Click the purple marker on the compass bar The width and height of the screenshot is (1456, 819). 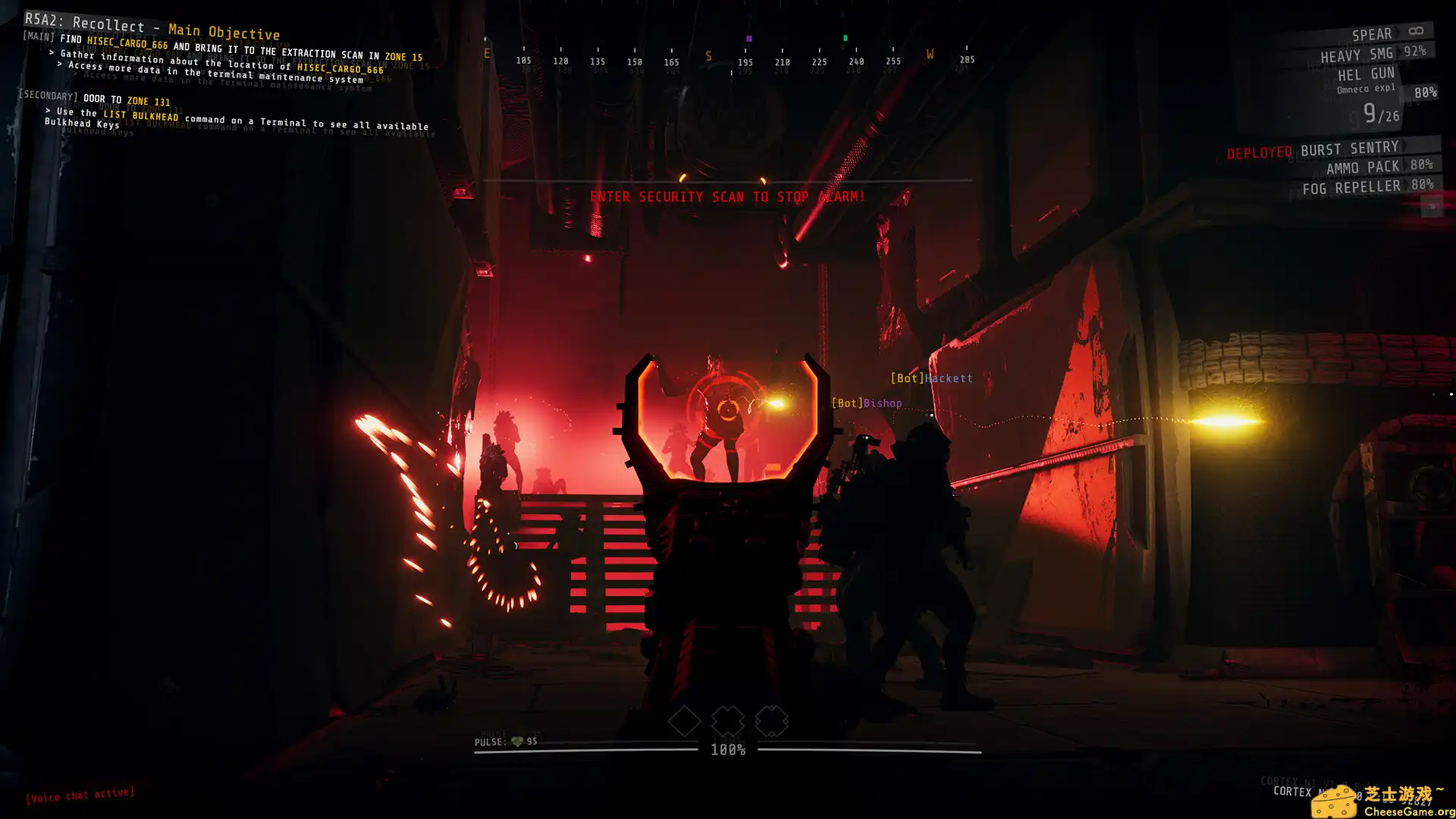tap(750, 36)
